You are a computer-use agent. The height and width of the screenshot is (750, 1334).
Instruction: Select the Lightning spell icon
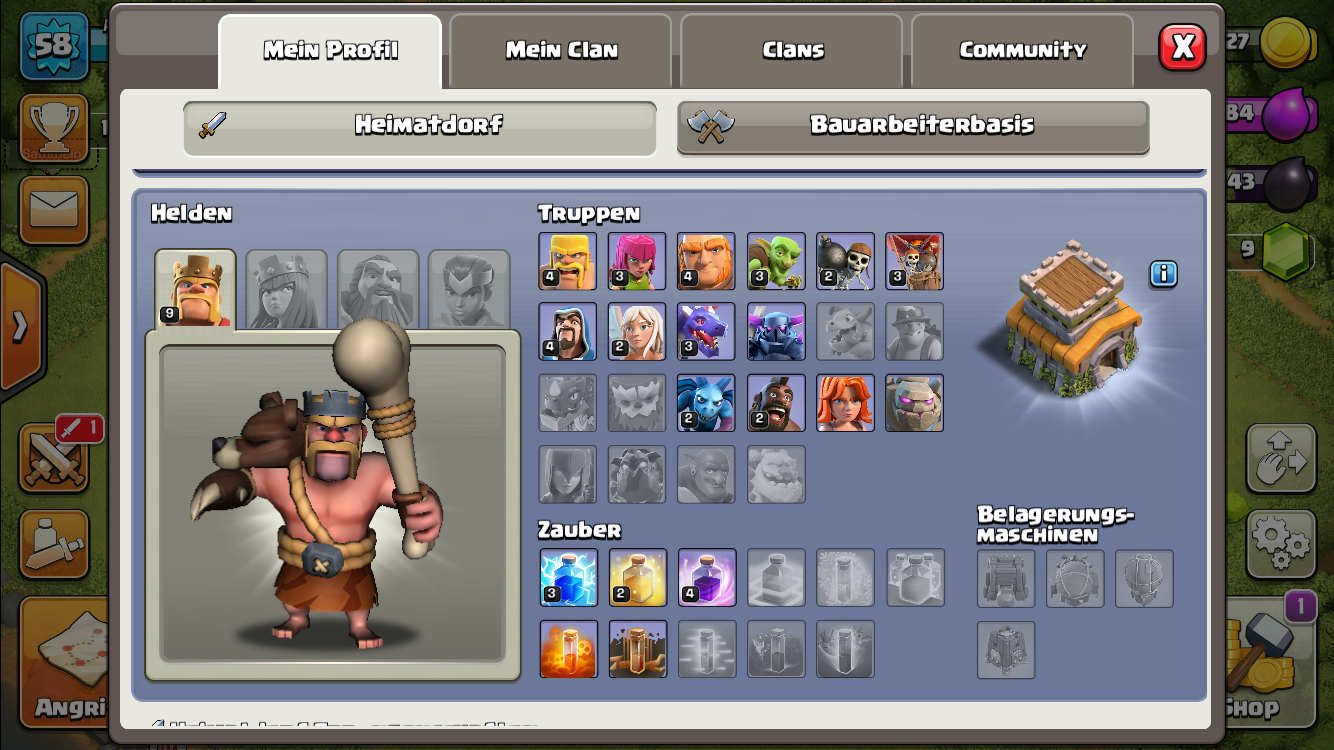click(x=568, y=577)
